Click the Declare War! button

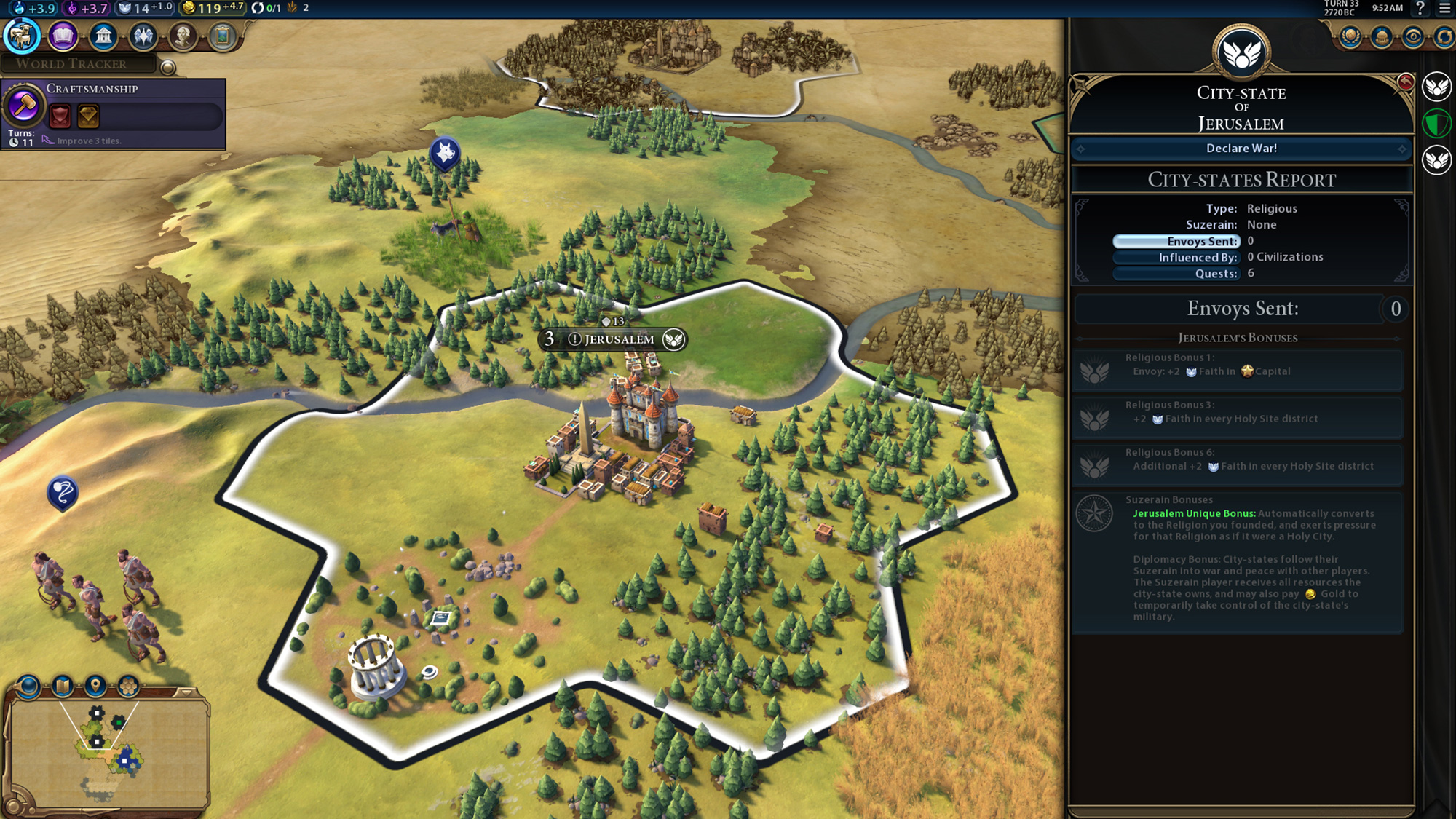1241,149
